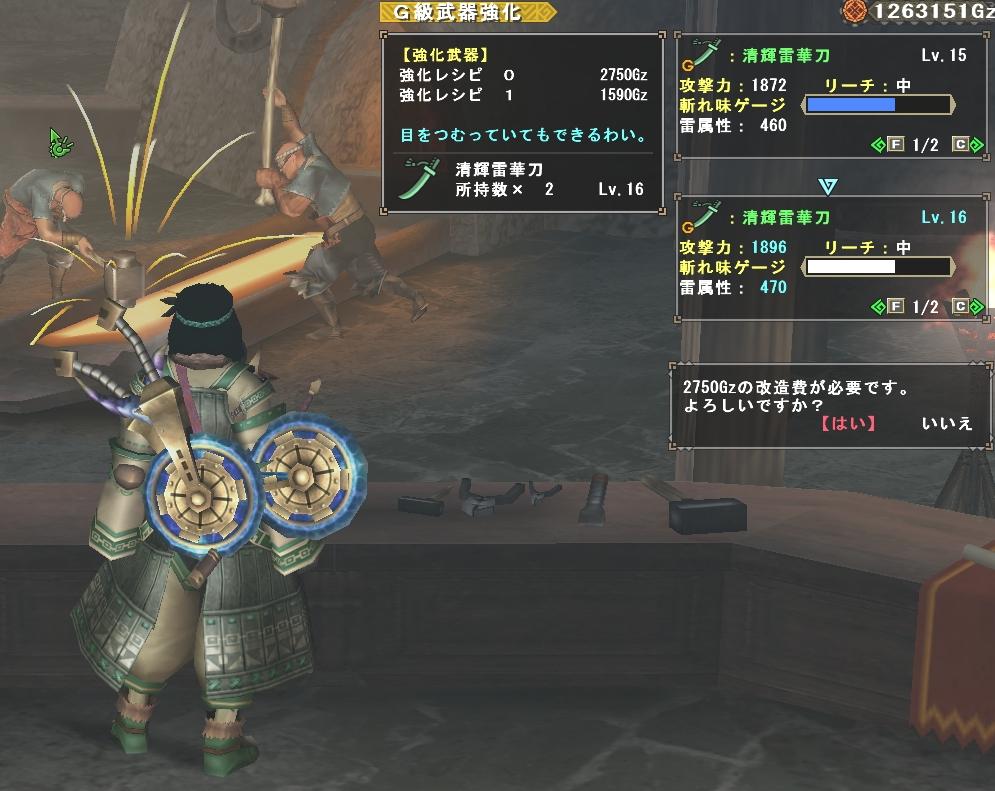Viewport: 995px width, 791px height.
Task: Select the 清輝雷華刀 material row
Action: (x=522, y=180)
